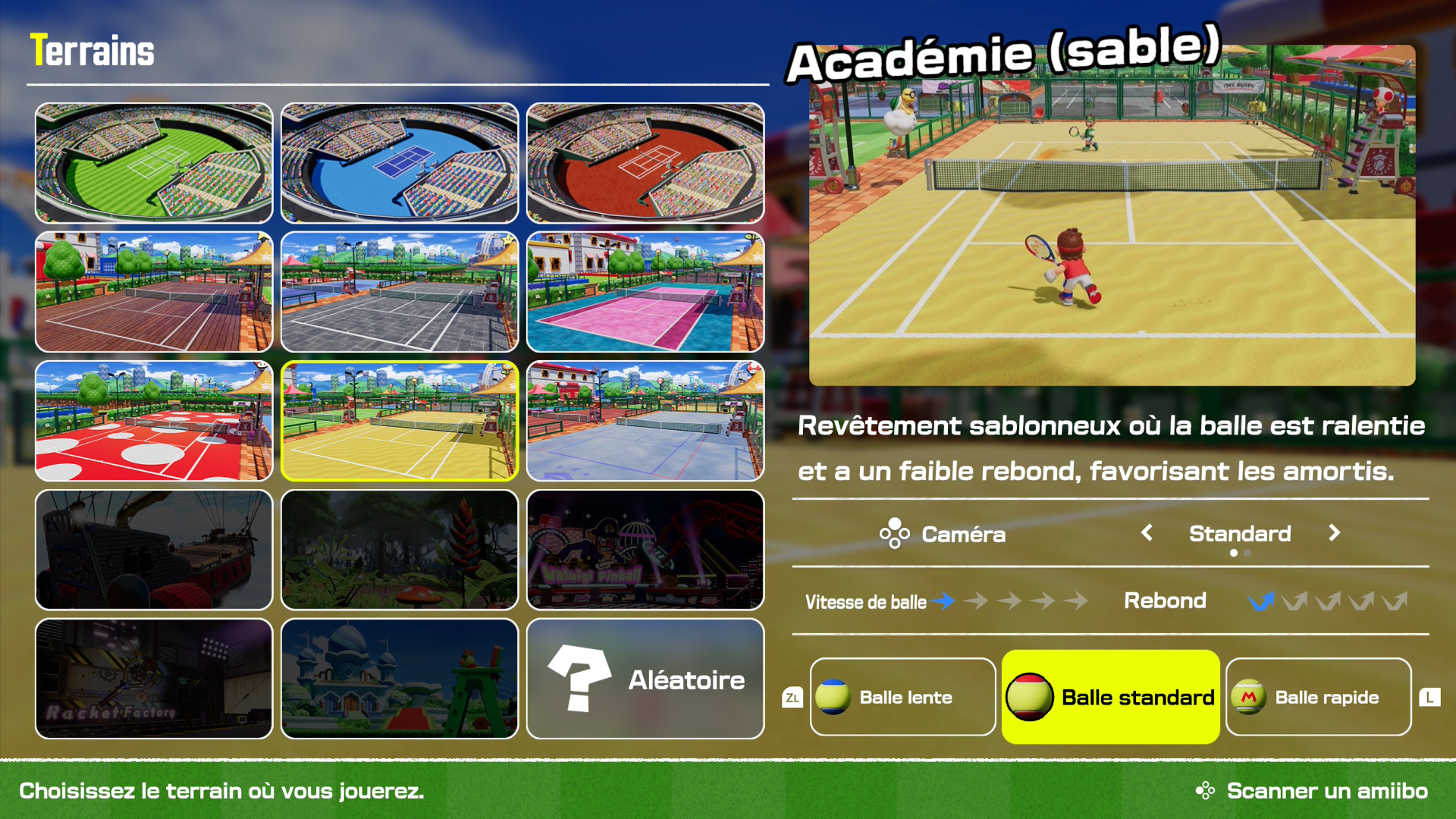This screenshot has height=819, width=1456.
Task: Choose the jungle forest court
Action: [x=400, y=550]
